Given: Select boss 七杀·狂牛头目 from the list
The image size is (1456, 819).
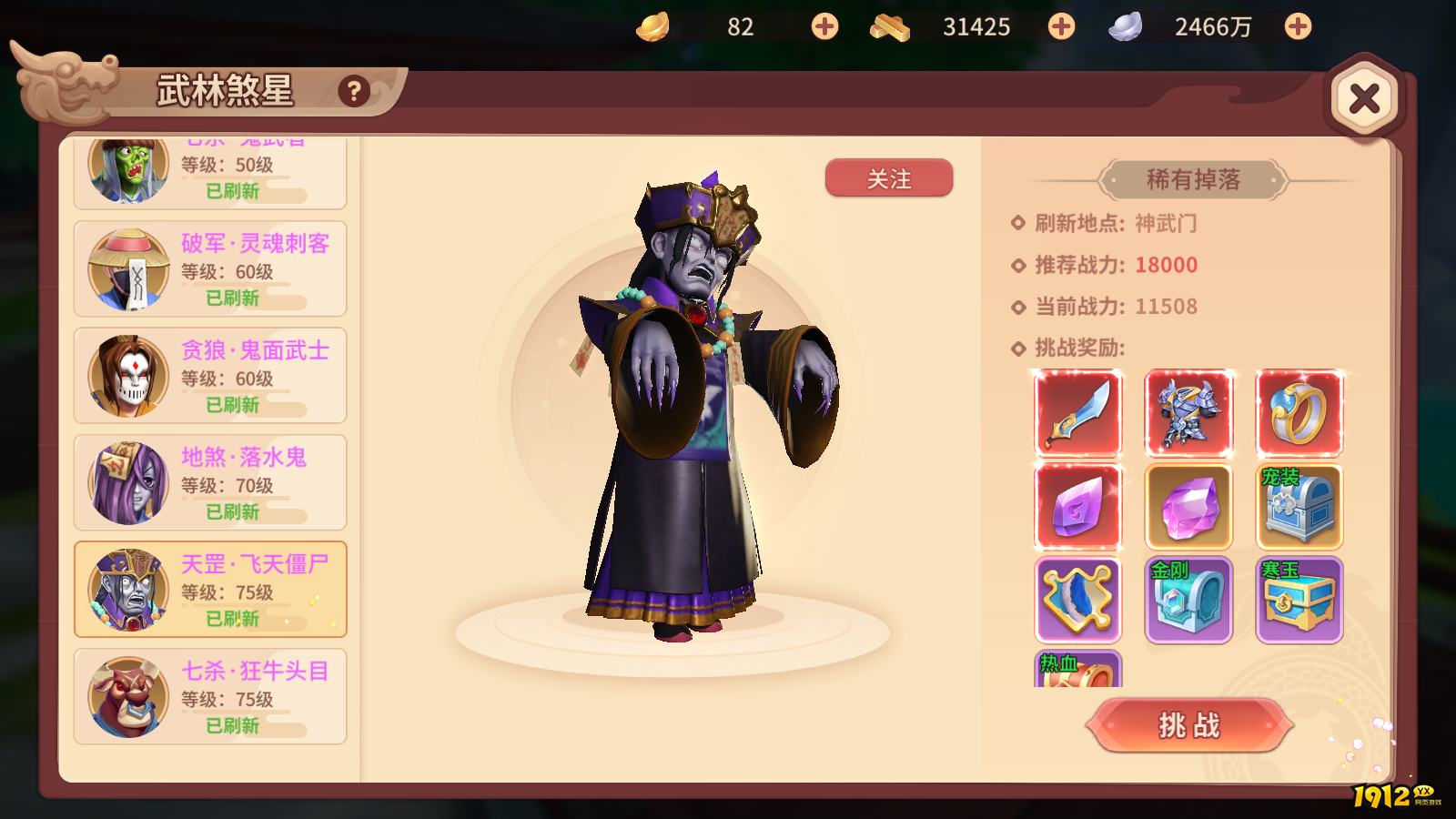Looking at the screenshot, I should click(209, 697).
